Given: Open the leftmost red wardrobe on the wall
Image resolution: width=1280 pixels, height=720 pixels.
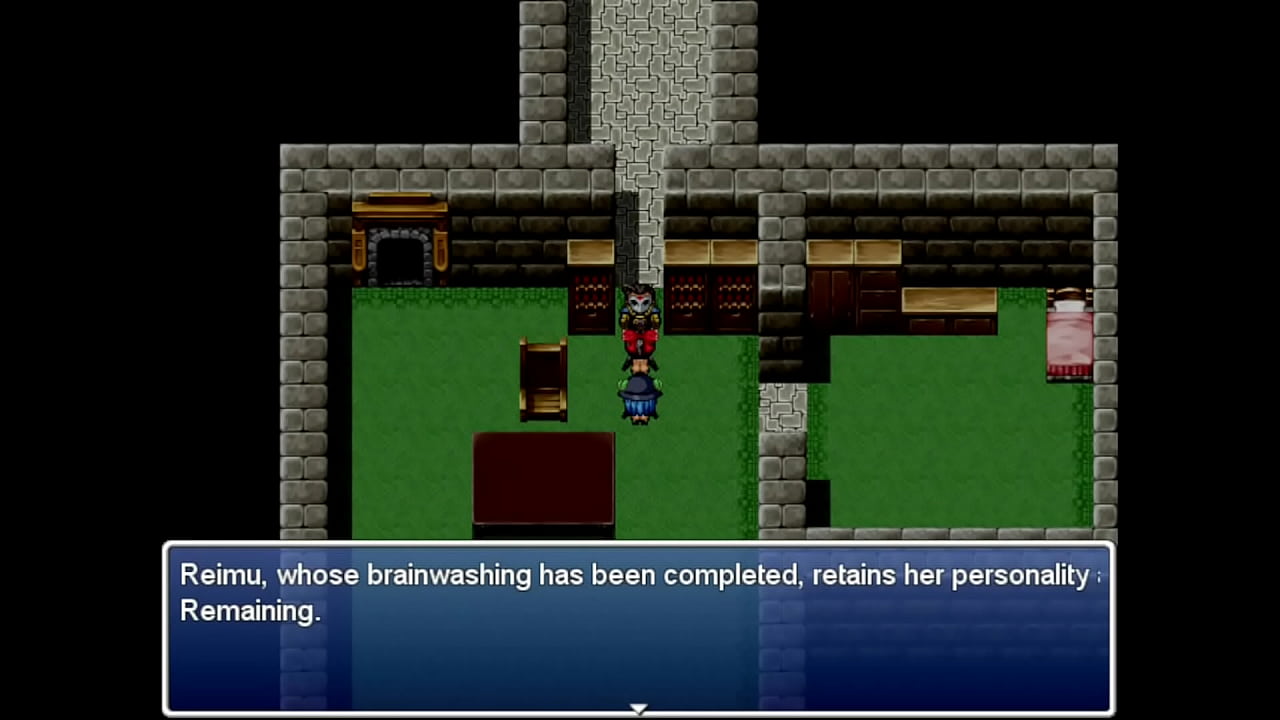Looking at the screenshot, I should point(592,300).
